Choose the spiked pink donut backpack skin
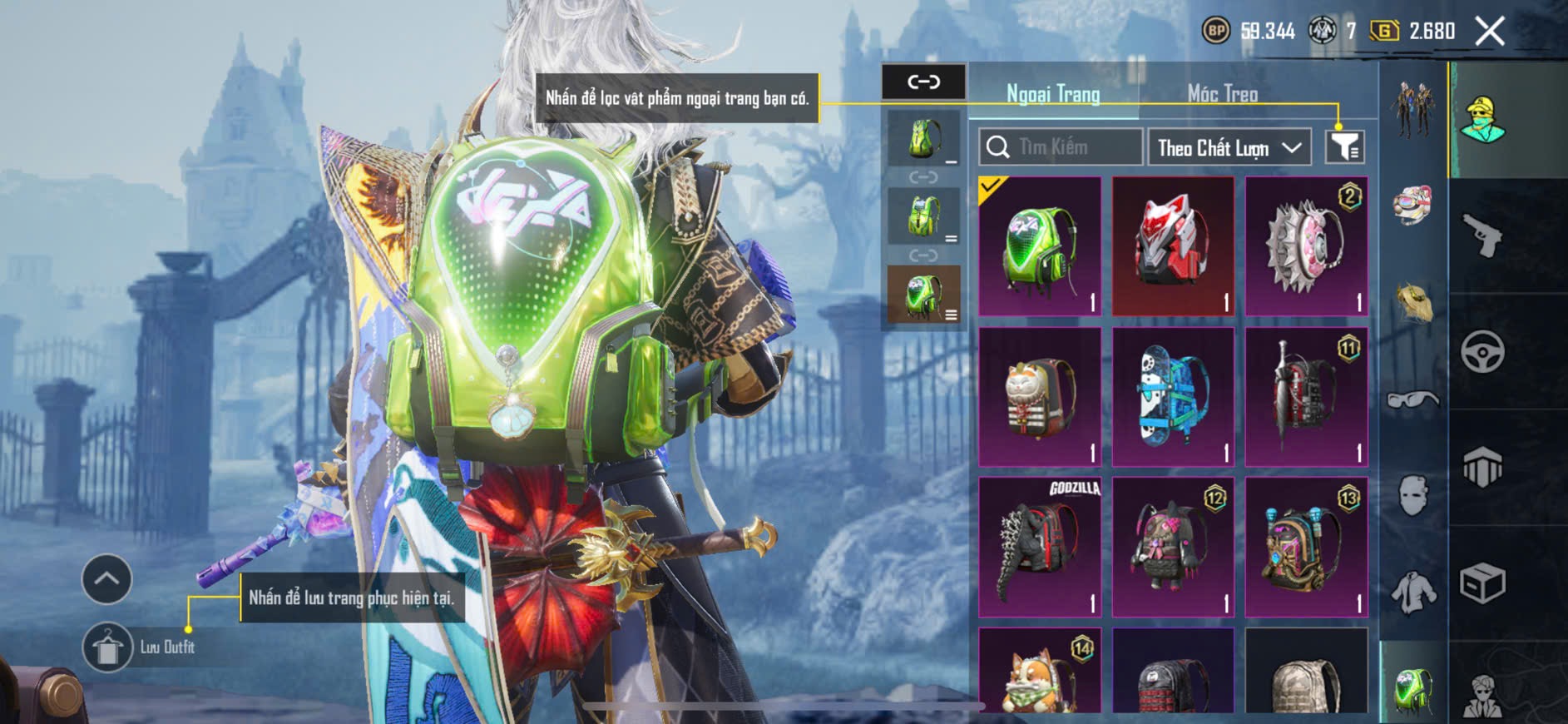The image size is (1568, 724). click(1306, 246)
